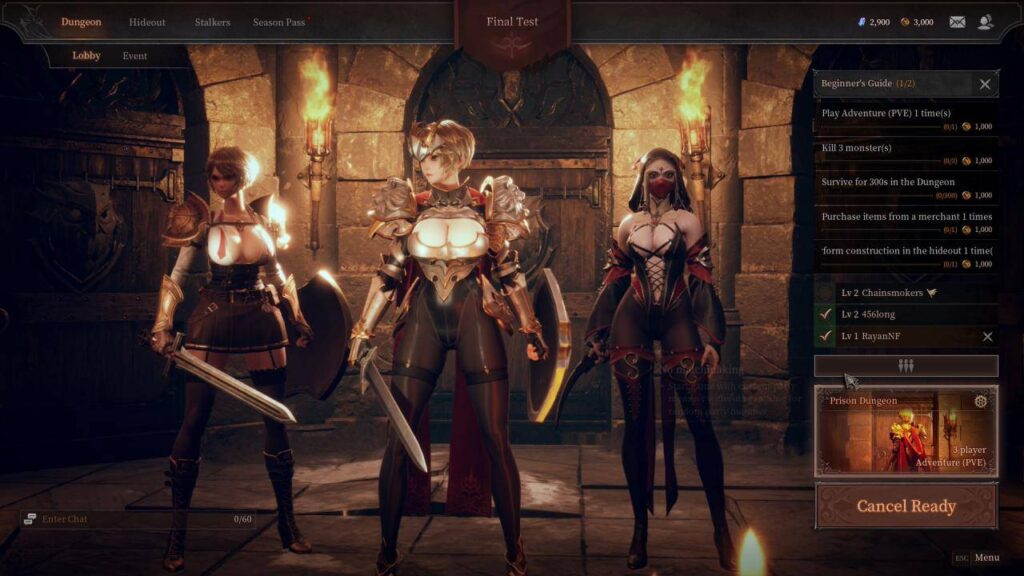Screen dimensions: 1024x576
Task: Select the Lobby sub-tab
Action: click(x=86, y=56)
